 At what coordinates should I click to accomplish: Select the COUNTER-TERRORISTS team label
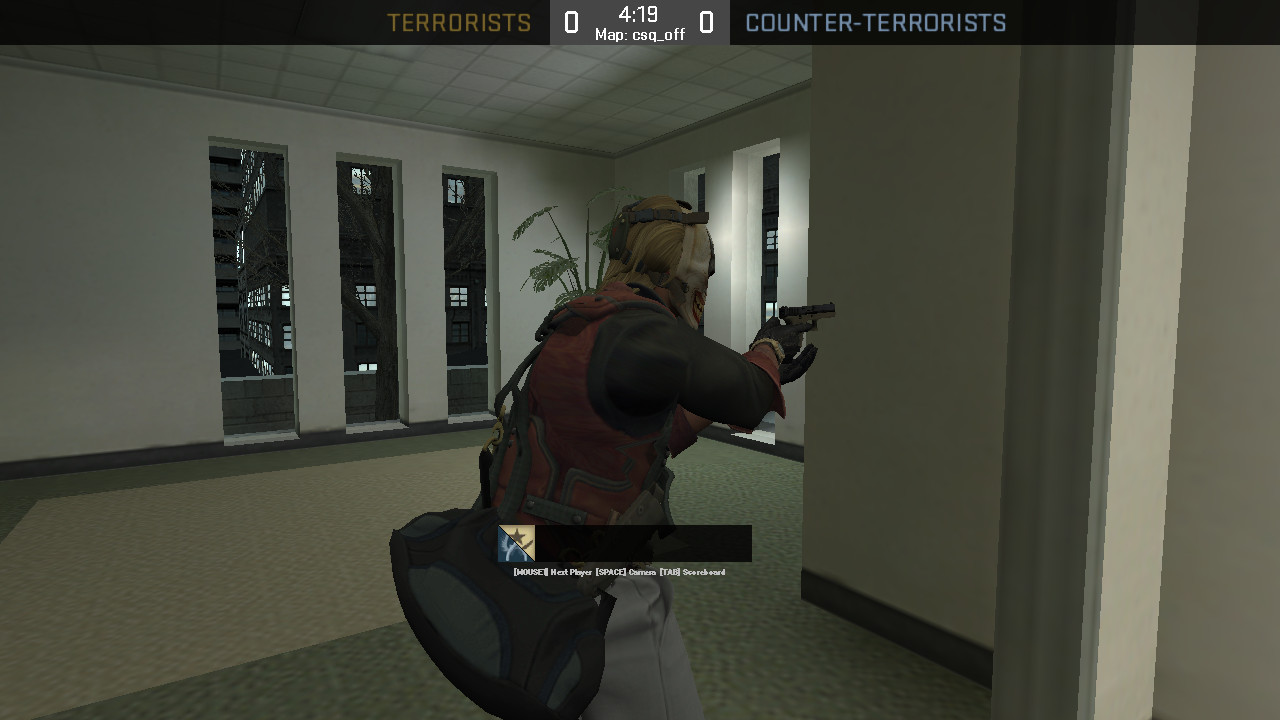tap(877, 22)
